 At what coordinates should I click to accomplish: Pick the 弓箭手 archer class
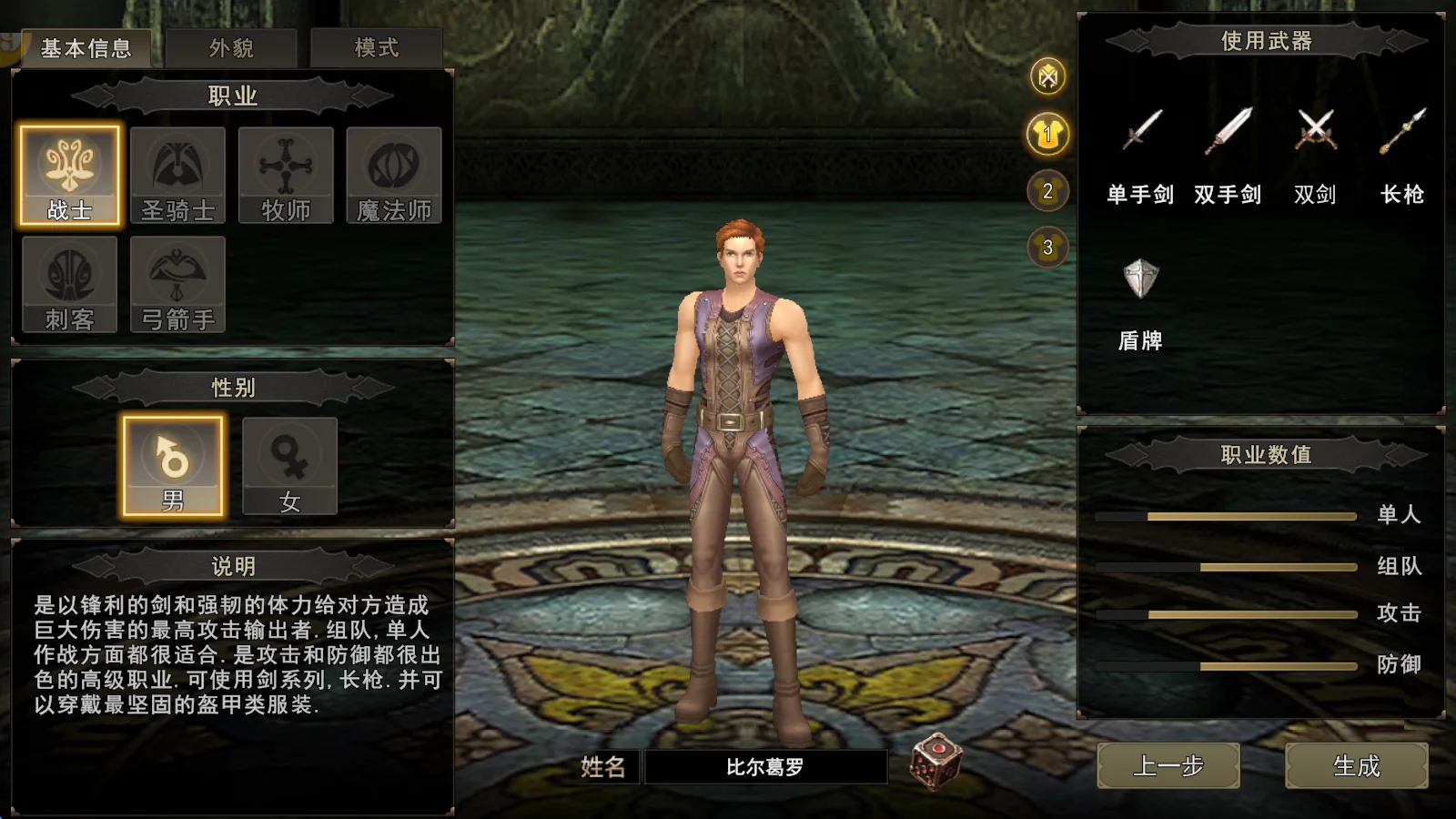coord(177,285)
